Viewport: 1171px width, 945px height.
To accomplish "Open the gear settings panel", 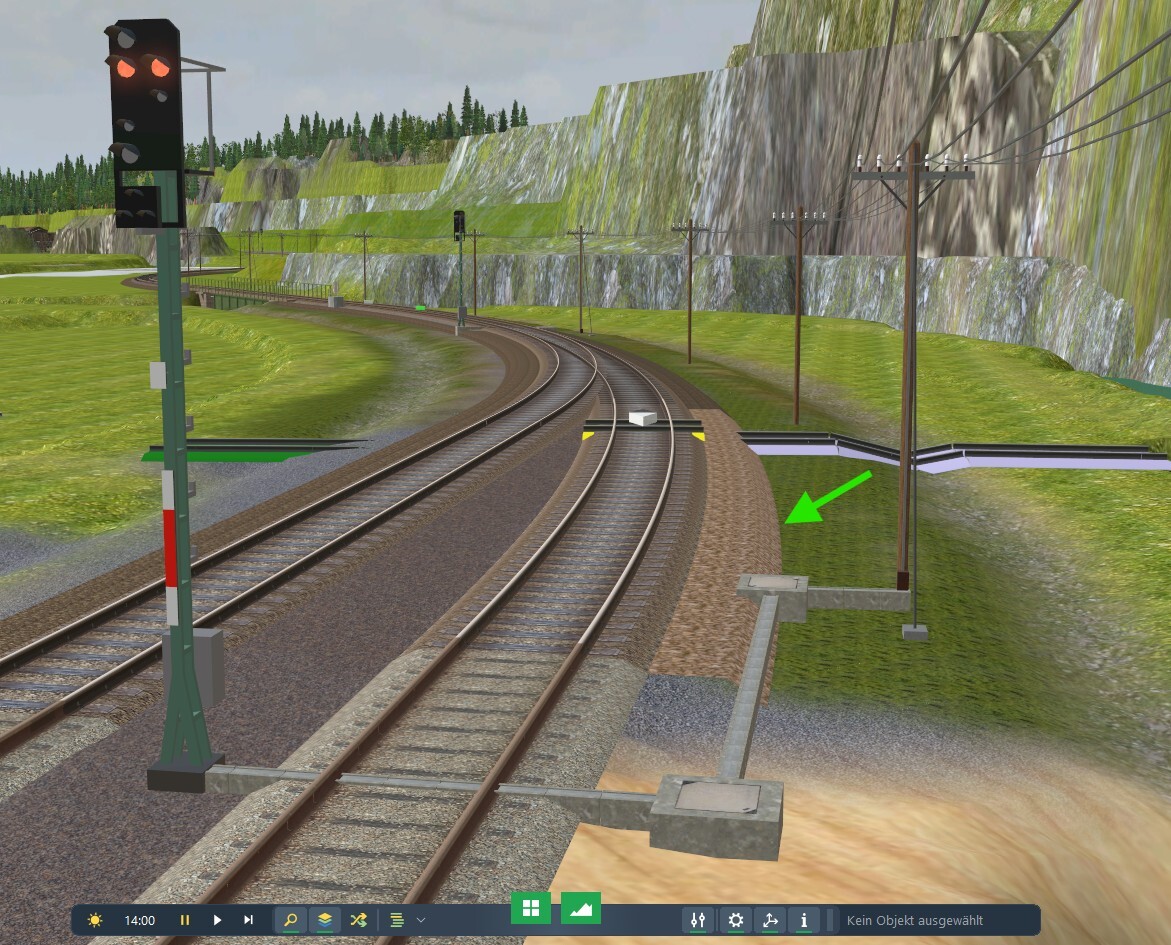I will (x=736, y=920).
